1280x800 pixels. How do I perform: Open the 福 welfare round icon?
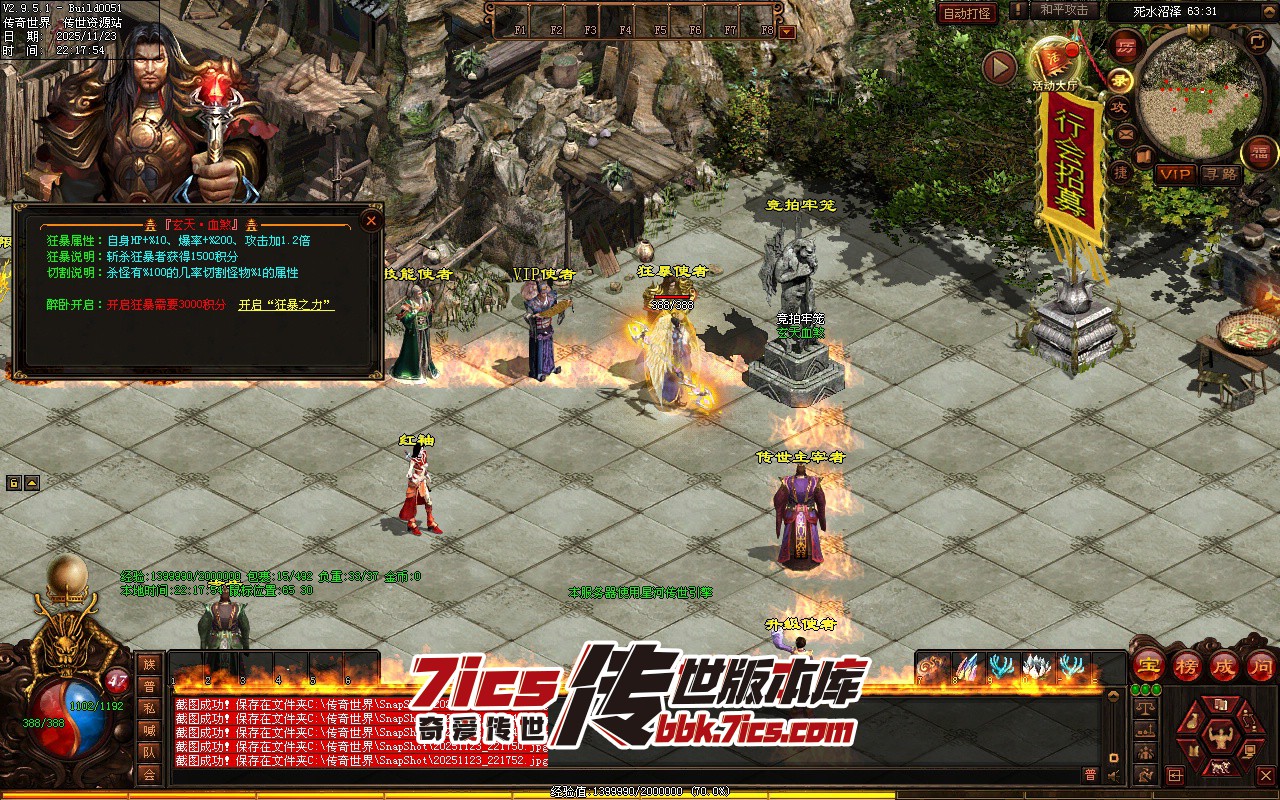pos(1259,153)
